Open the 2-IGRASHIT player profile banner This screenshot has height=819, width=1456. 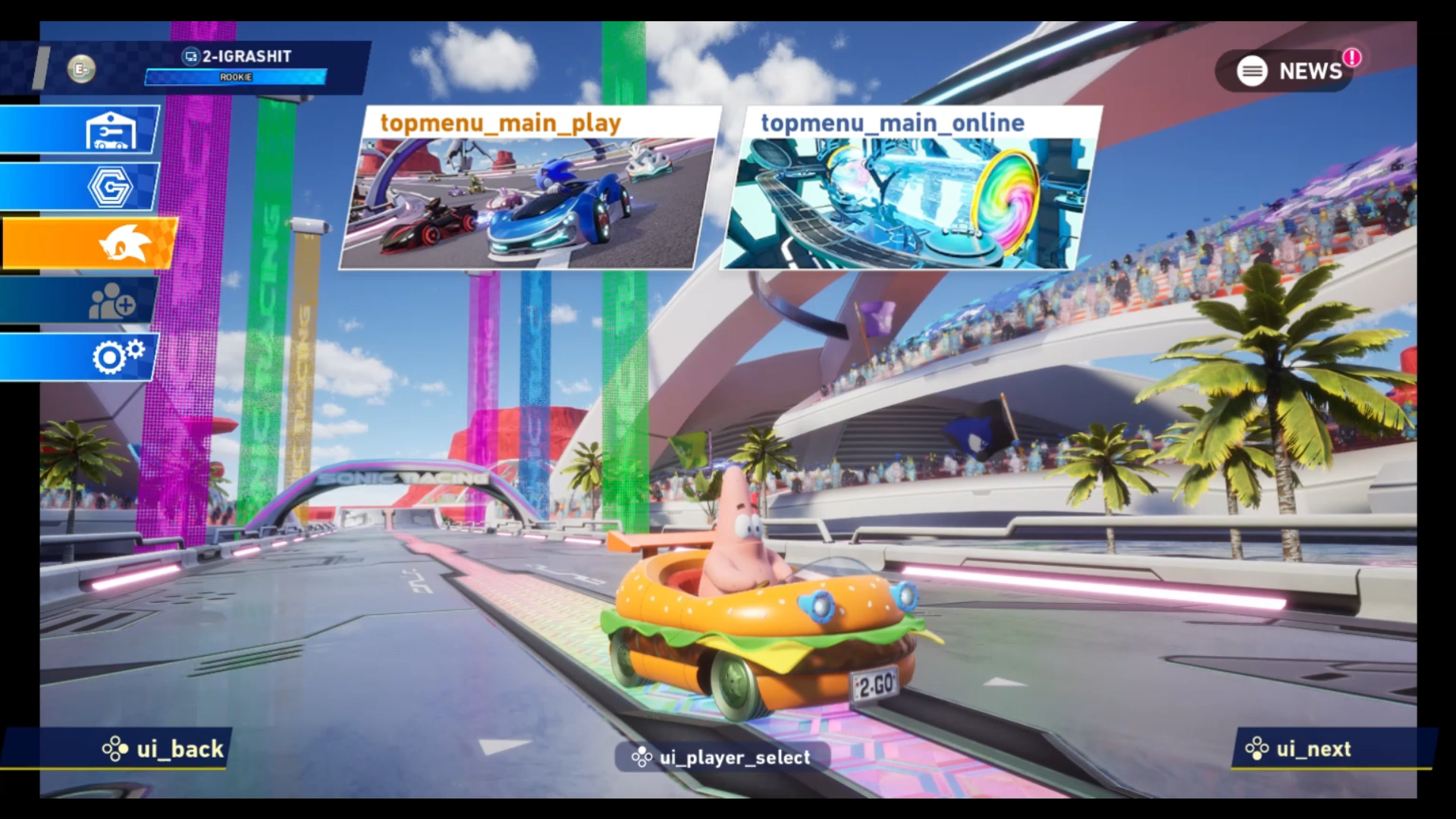pos(237,64)
